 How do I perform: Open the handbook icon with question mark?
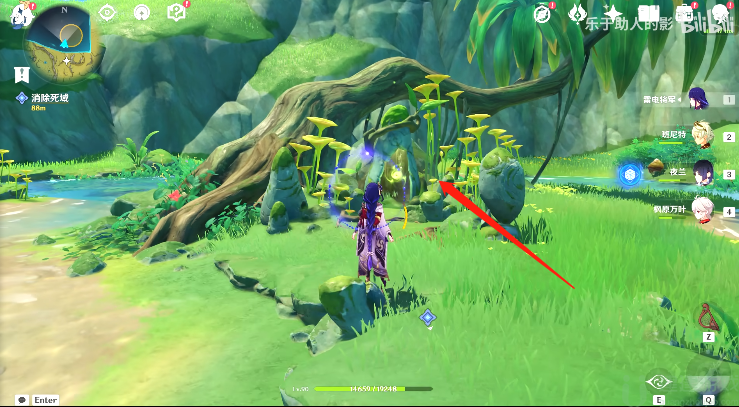point(177,12)
